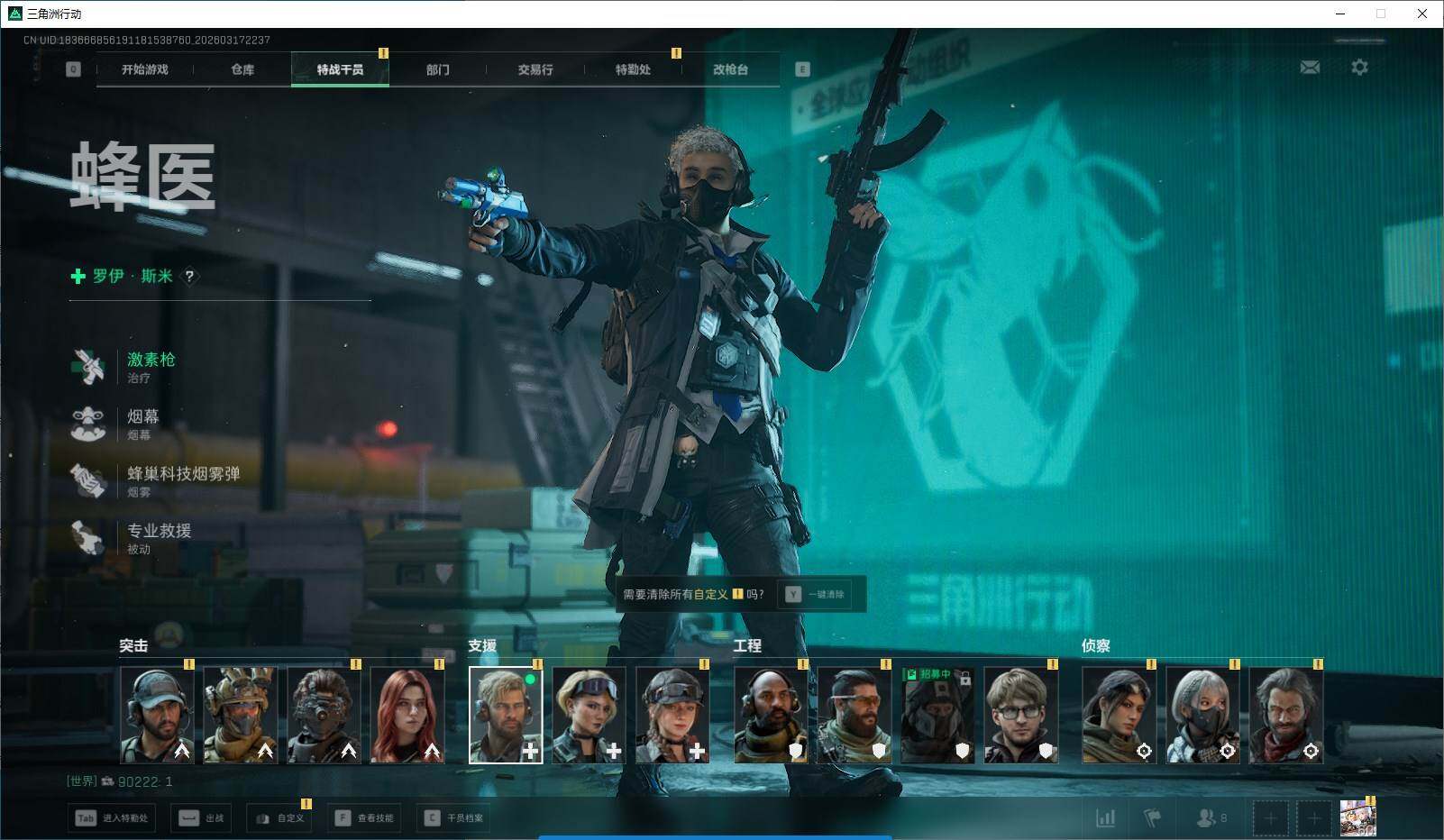This screenshot has height=840, width=1444.
Task: Switch to the 仓库 tab
Action: click(242, 69)
